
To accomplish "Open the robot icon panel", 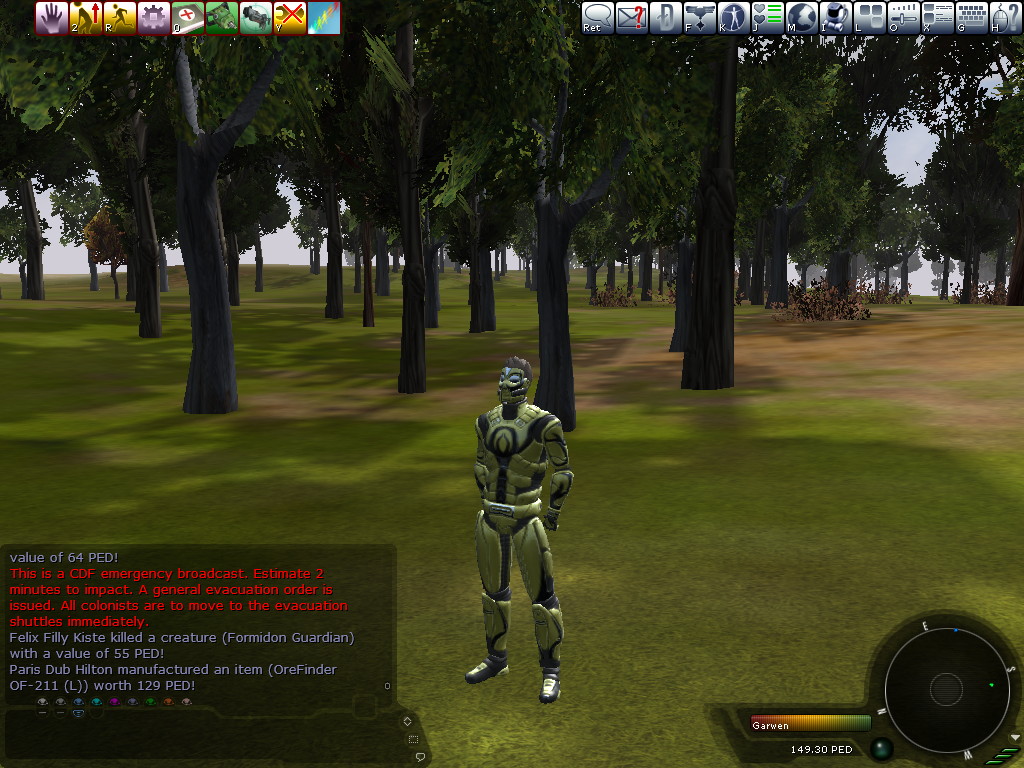I will click(x=835, y=17).
